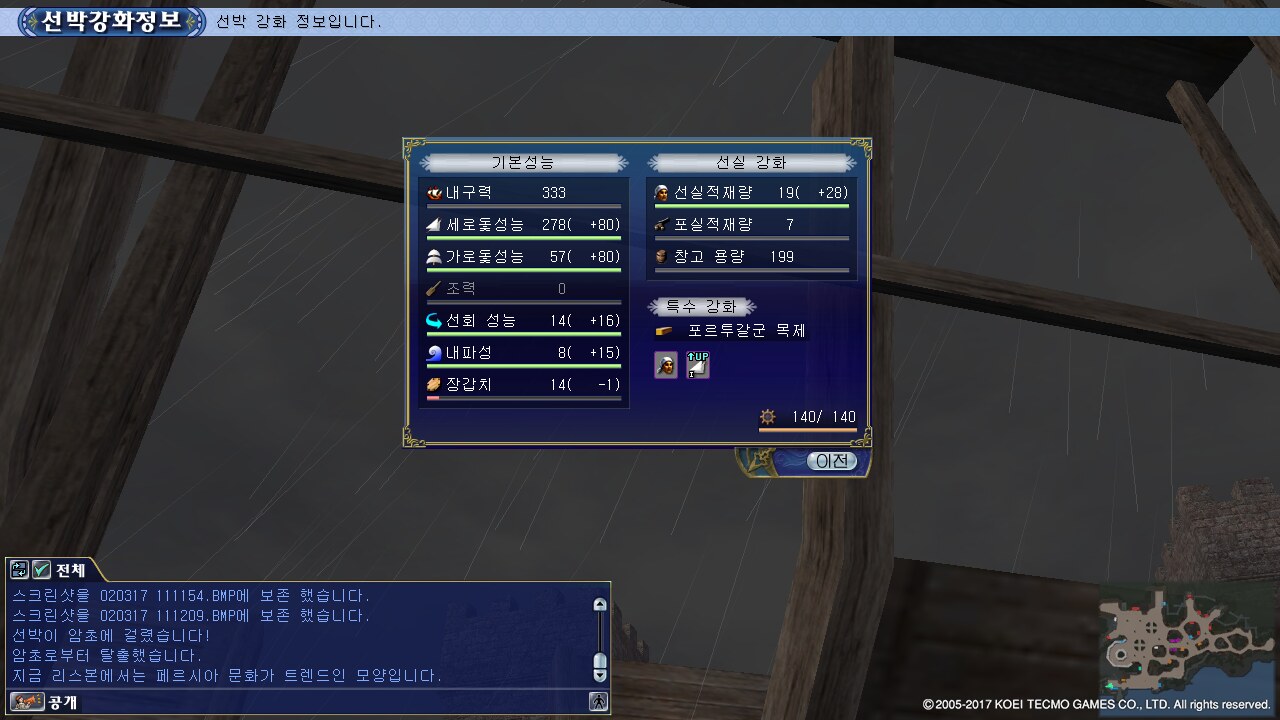Click the figure icon beside chat input
The width and height of the screenshot is (1280, 720).
pyautogui.click(x=599, y=702)
